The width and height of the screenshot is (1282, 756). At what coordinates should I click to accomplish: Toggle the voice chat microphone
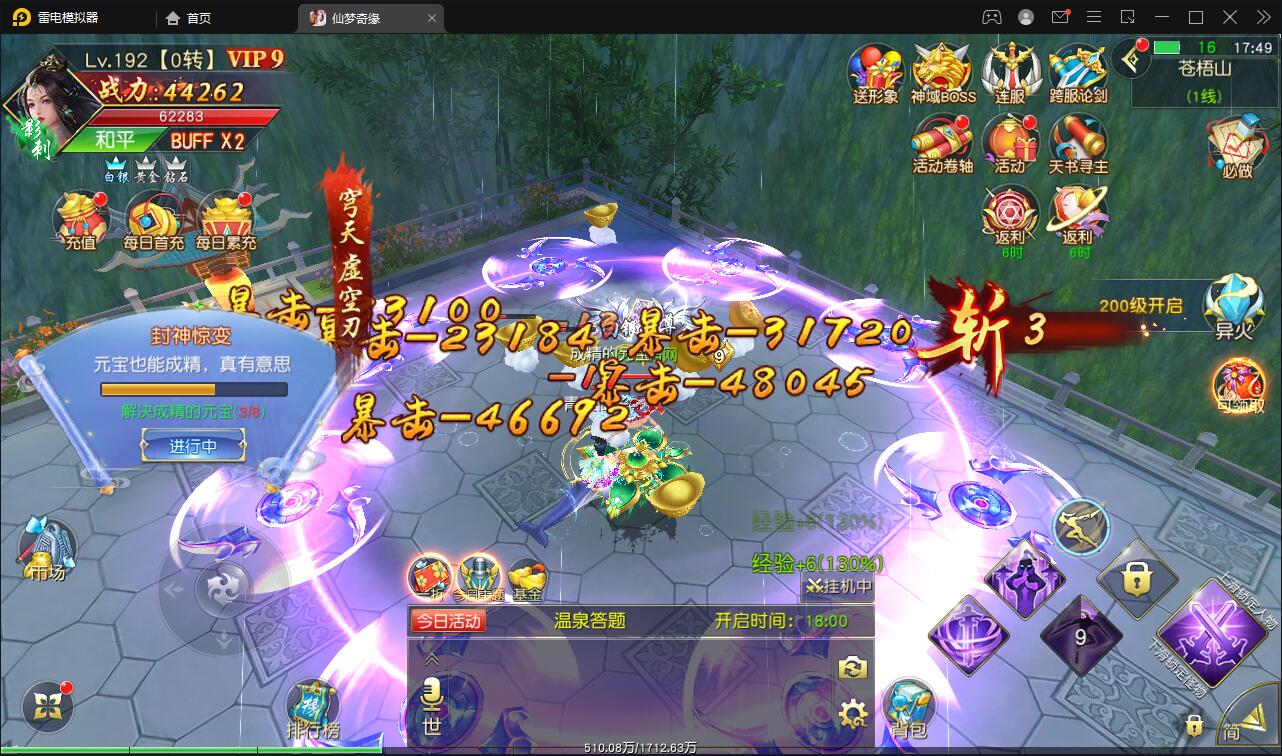[430, 690]
